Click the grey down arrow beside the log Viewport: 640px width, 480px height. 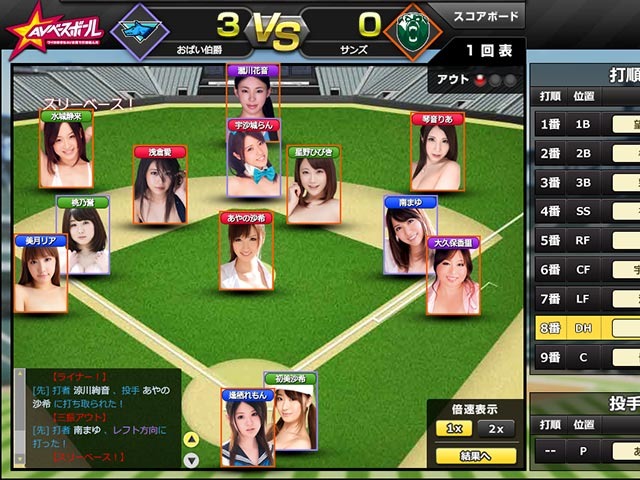coord(192,457)
